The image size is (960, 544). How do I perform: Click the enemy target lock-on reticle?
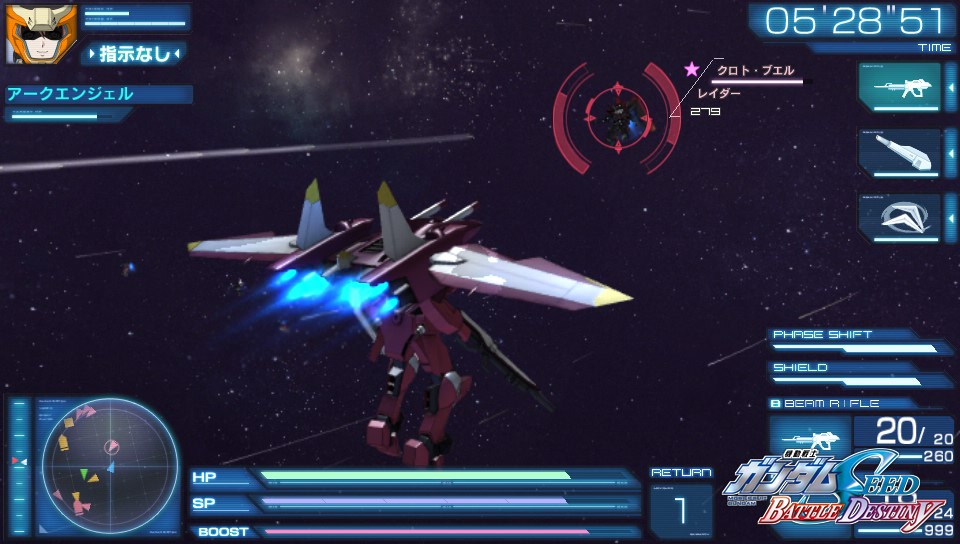coord(617,113)
